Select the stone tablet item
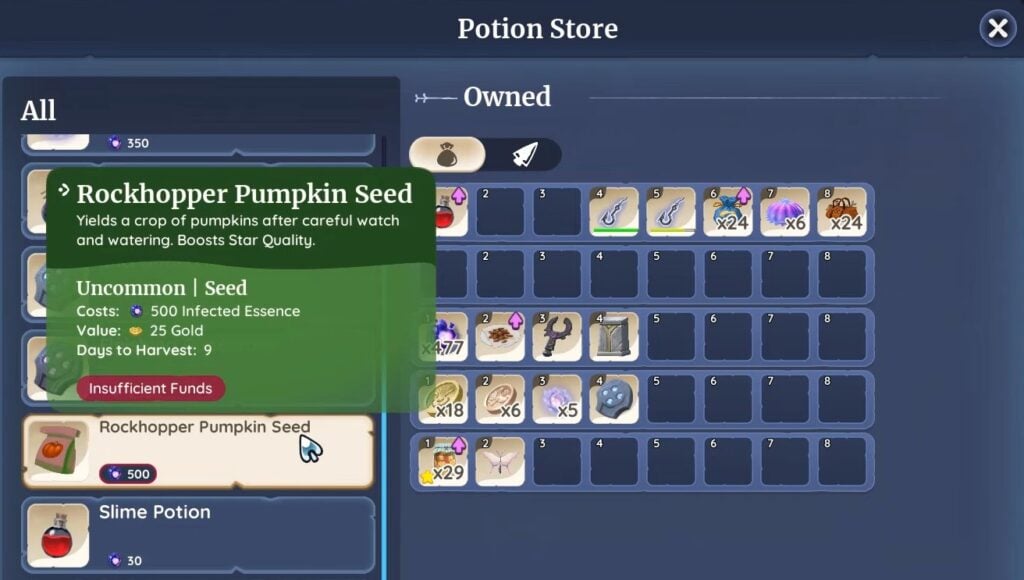This screenshot has width=1024, height=580. (x=614, y=336)
